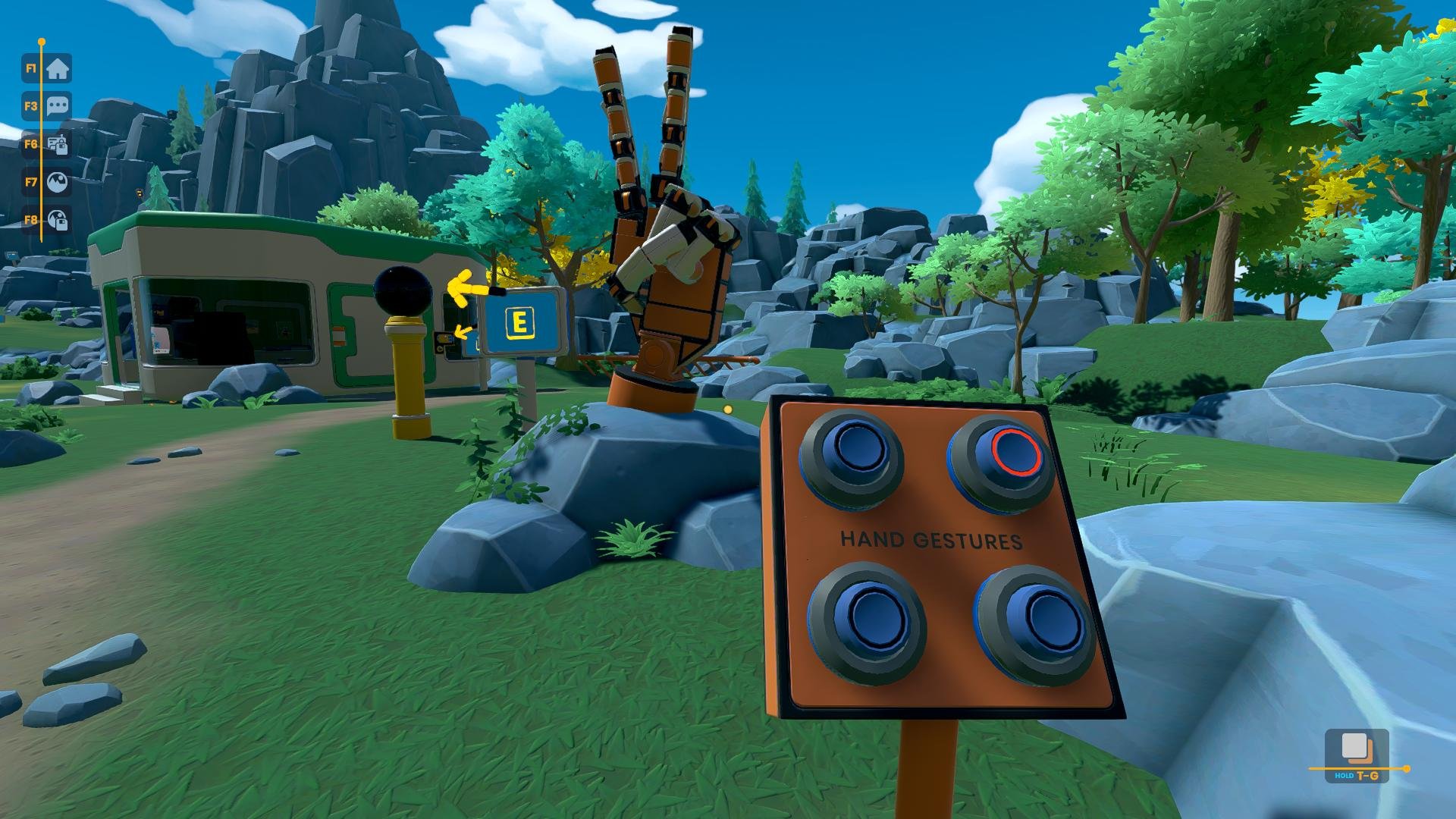Viewport: 1456px width, 819px height.
Task: Open the chat speech bubble icon
Action: pos(58,106)
